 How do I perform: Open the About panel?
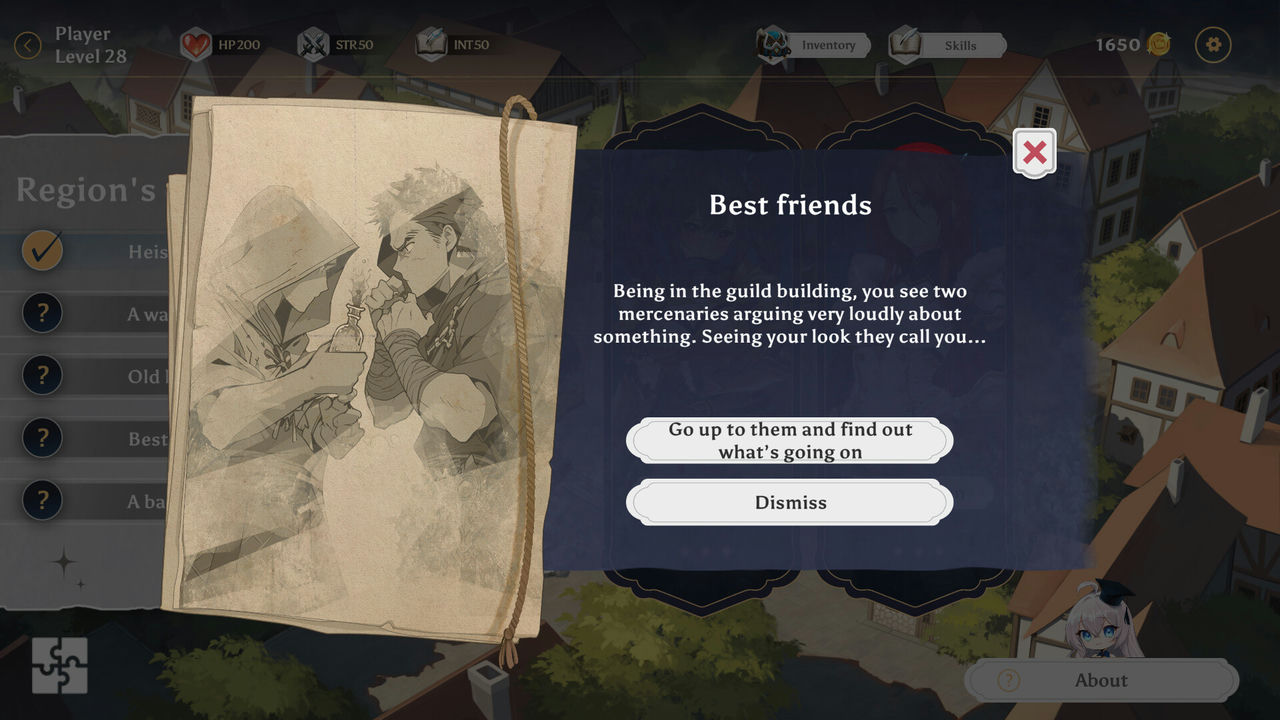(1100, 680)
